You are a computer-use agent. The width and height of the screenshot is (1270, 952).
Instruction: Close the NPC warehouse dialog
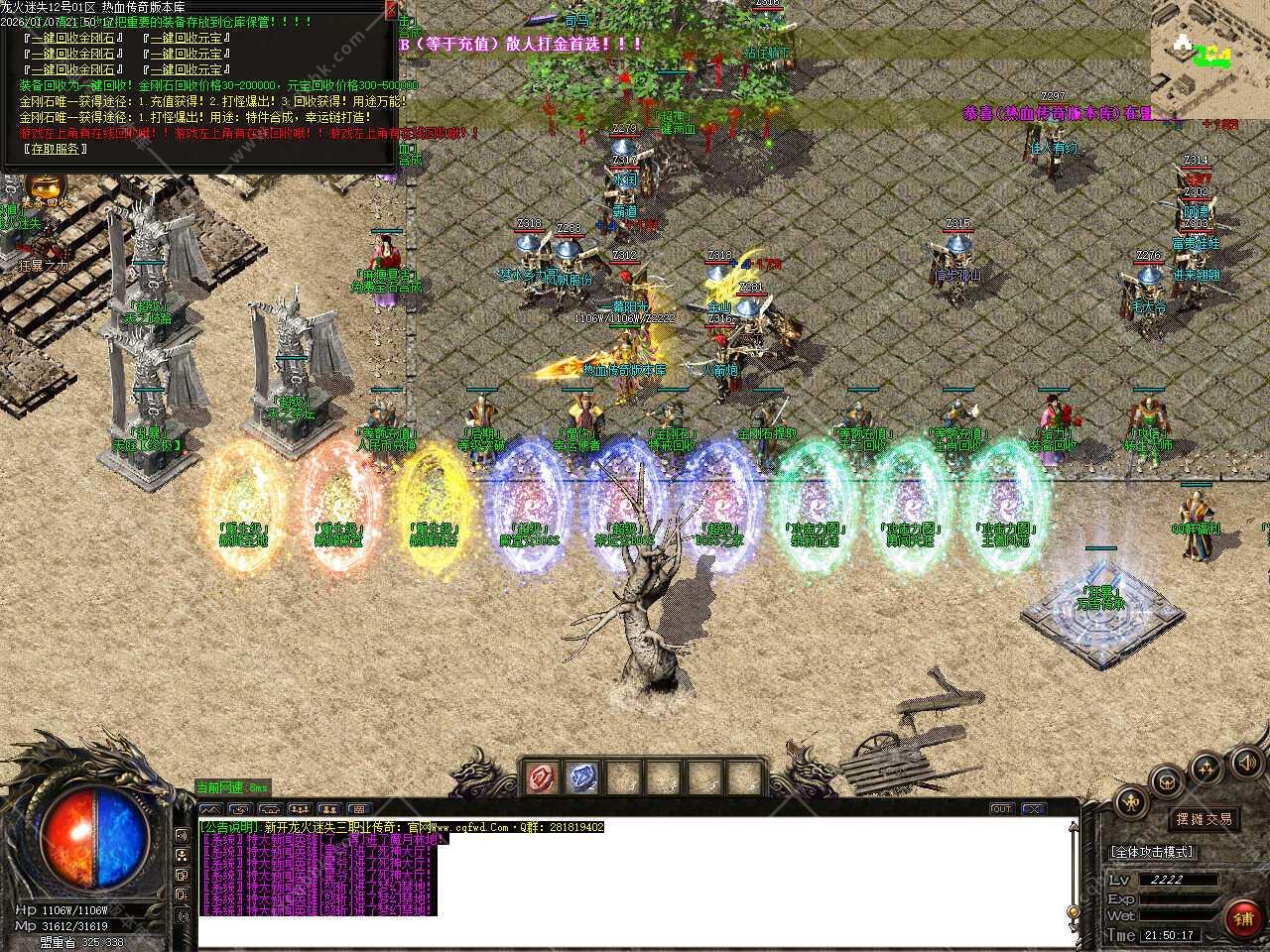[x=391, y=11]
